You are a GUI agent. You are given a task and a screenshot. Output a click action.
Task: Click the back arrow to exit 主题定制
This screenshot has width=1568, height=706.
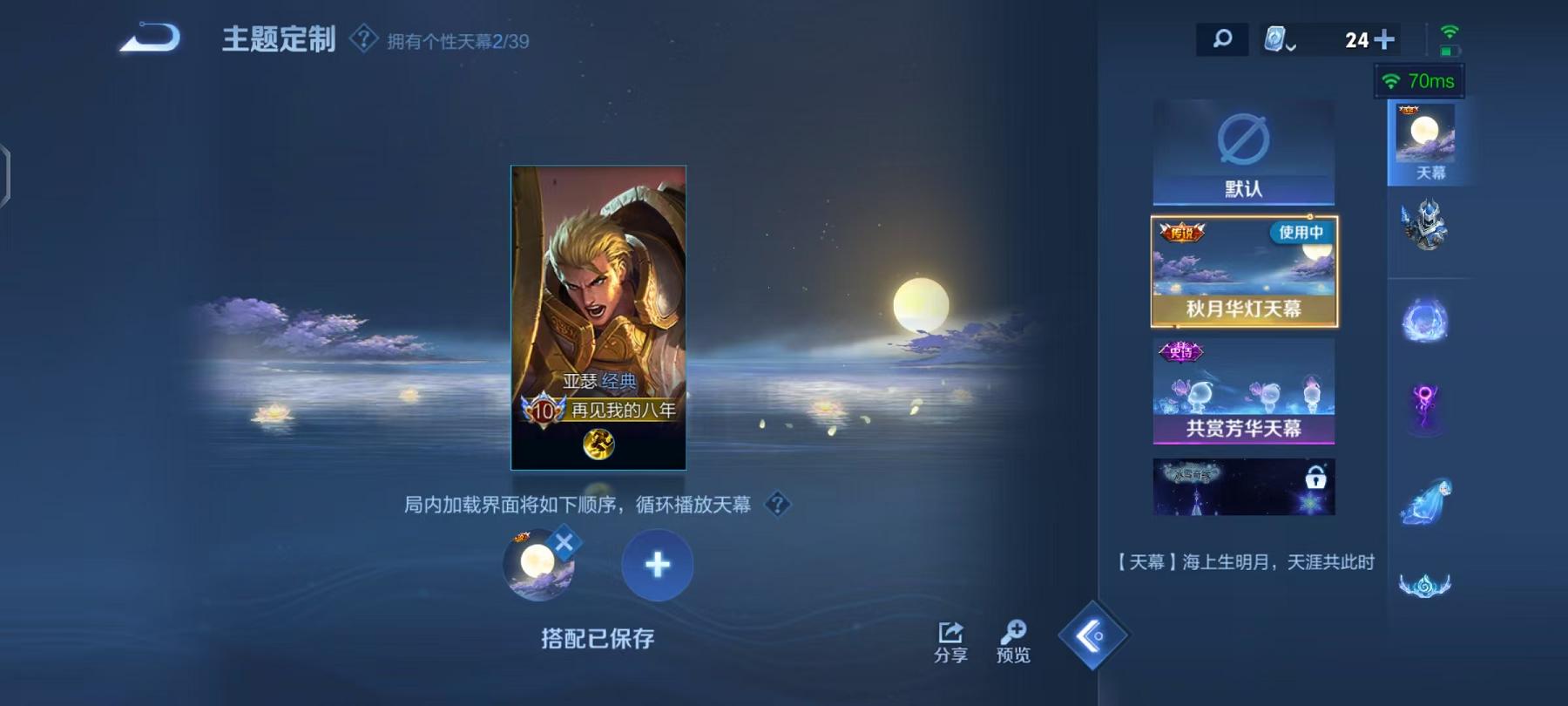148,38
